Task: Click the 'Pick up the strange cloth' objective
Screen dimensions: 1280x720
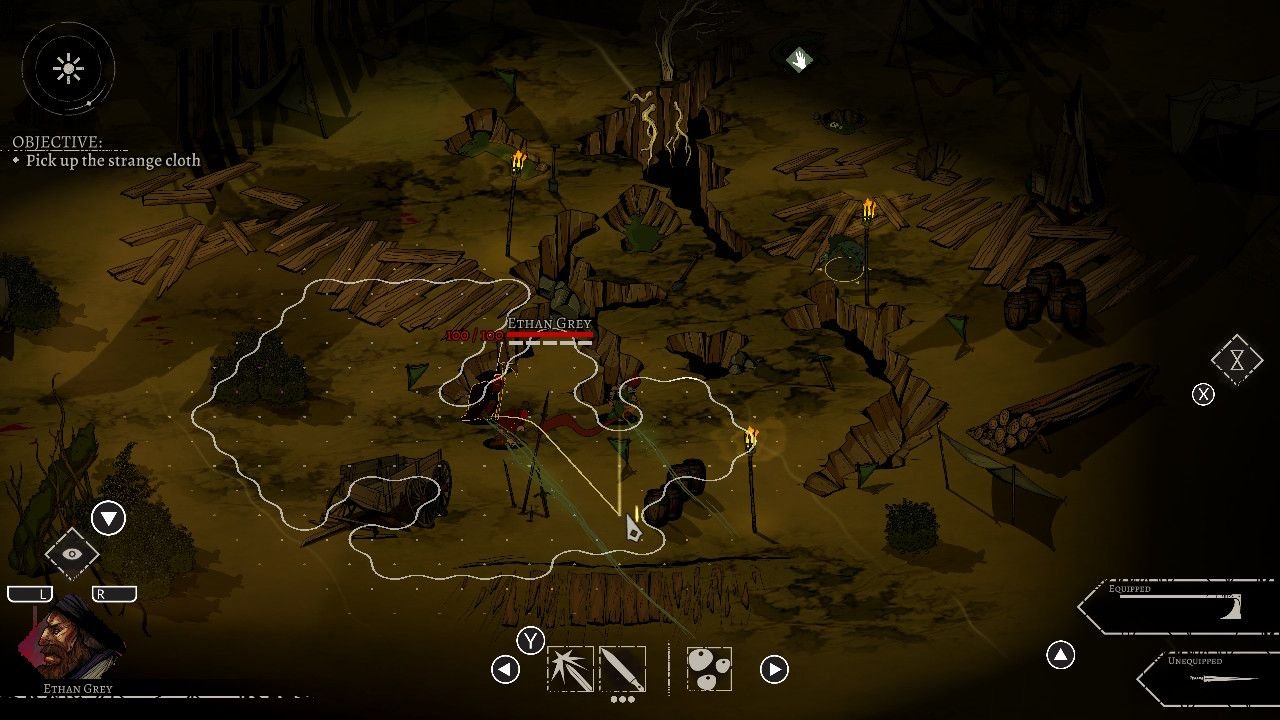Action: point(113,160)
